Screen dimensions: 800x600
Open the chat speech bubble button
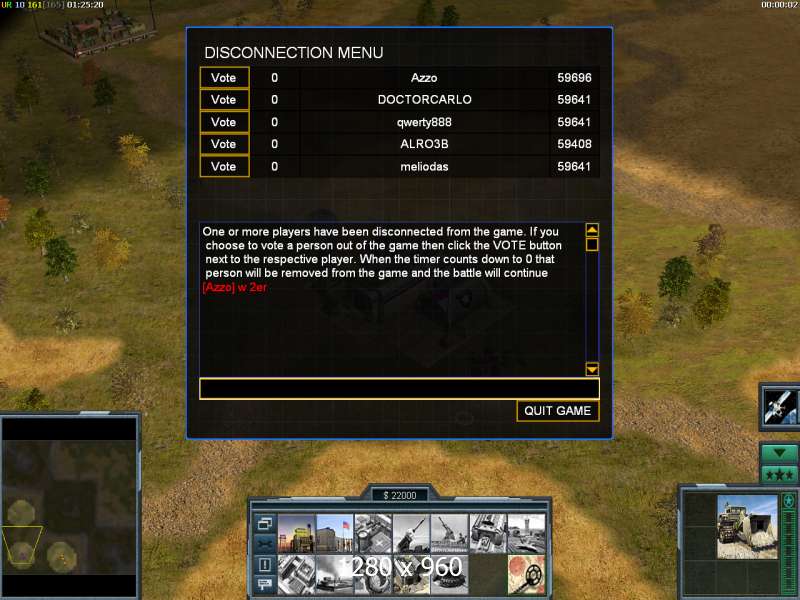pyautogui.click(x=264, y=584)
